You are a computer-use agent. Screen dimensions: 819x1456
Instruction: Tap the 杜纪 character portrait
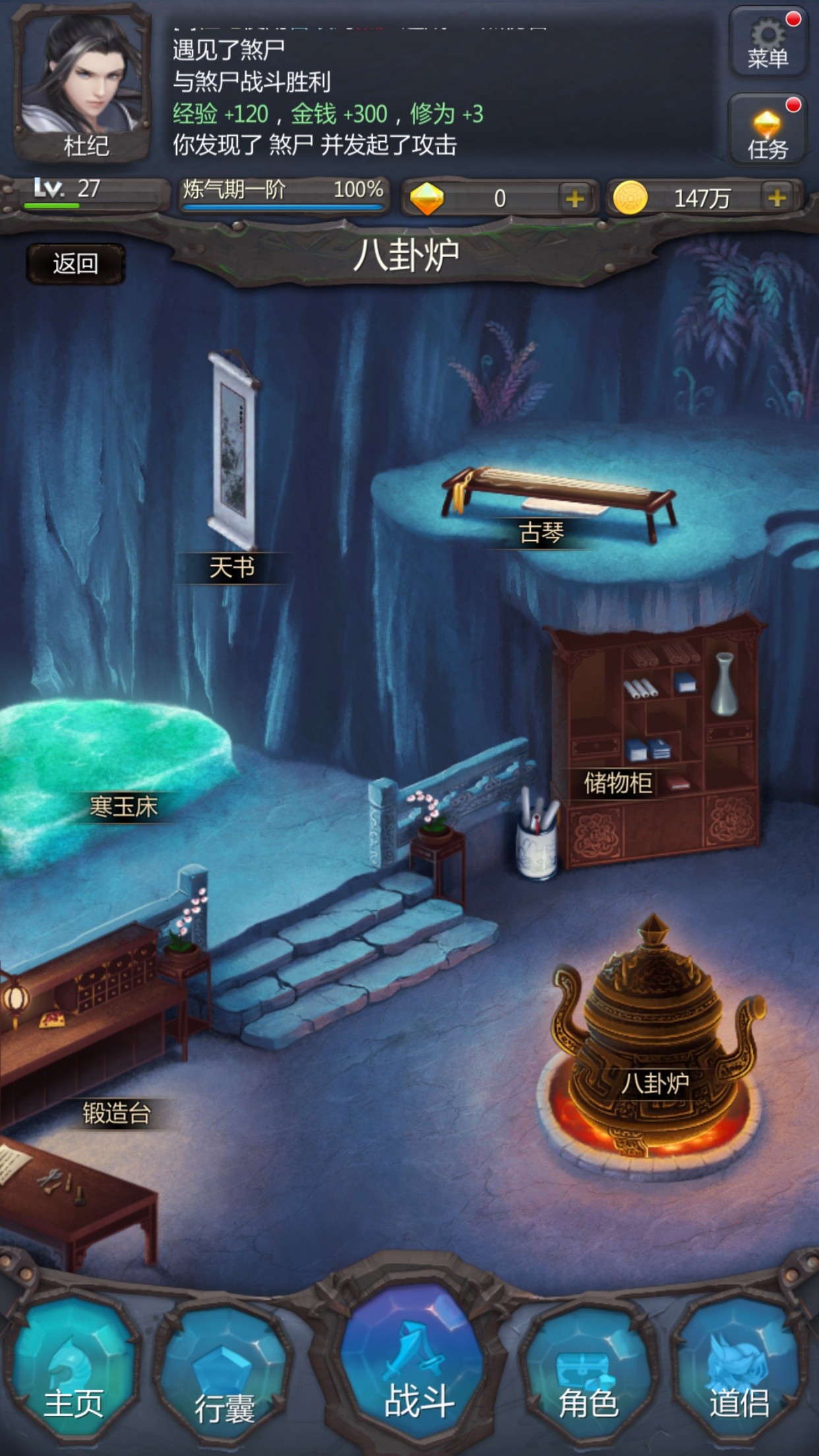(x=82, y=82)
